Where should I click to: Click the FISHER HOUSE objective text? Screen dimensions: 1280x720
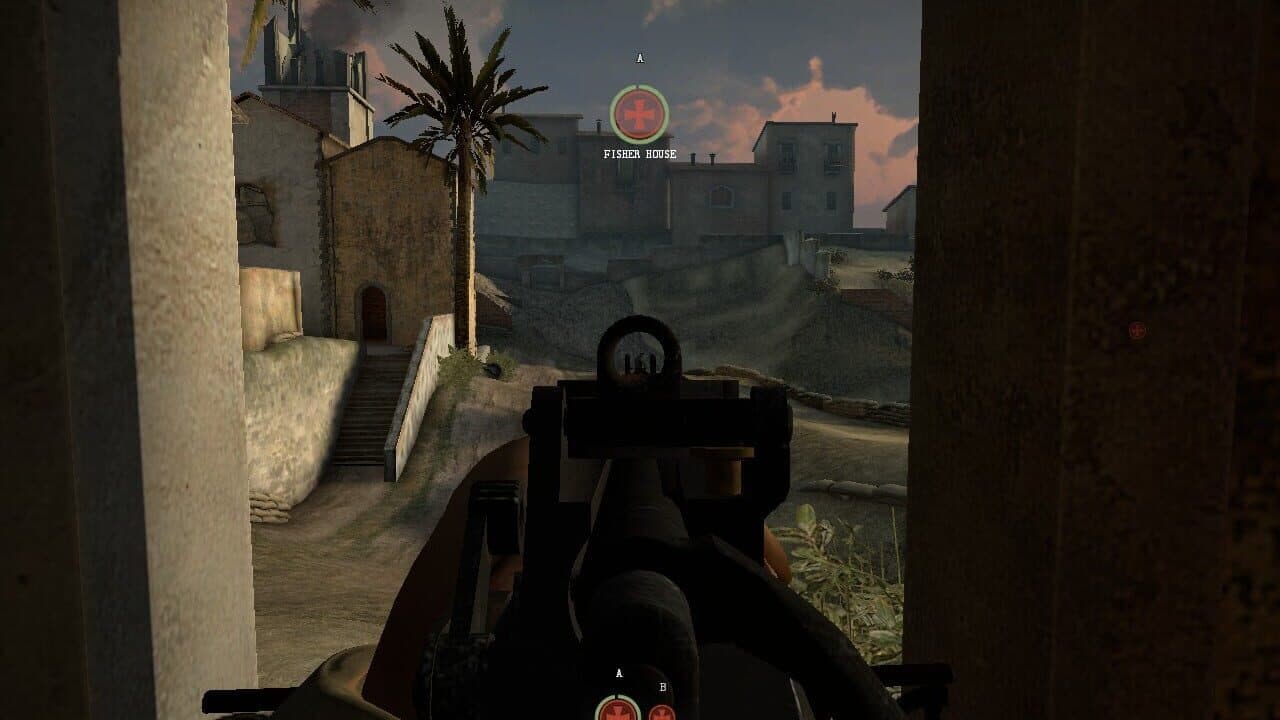pyautogui.click(x=638, y=153)
